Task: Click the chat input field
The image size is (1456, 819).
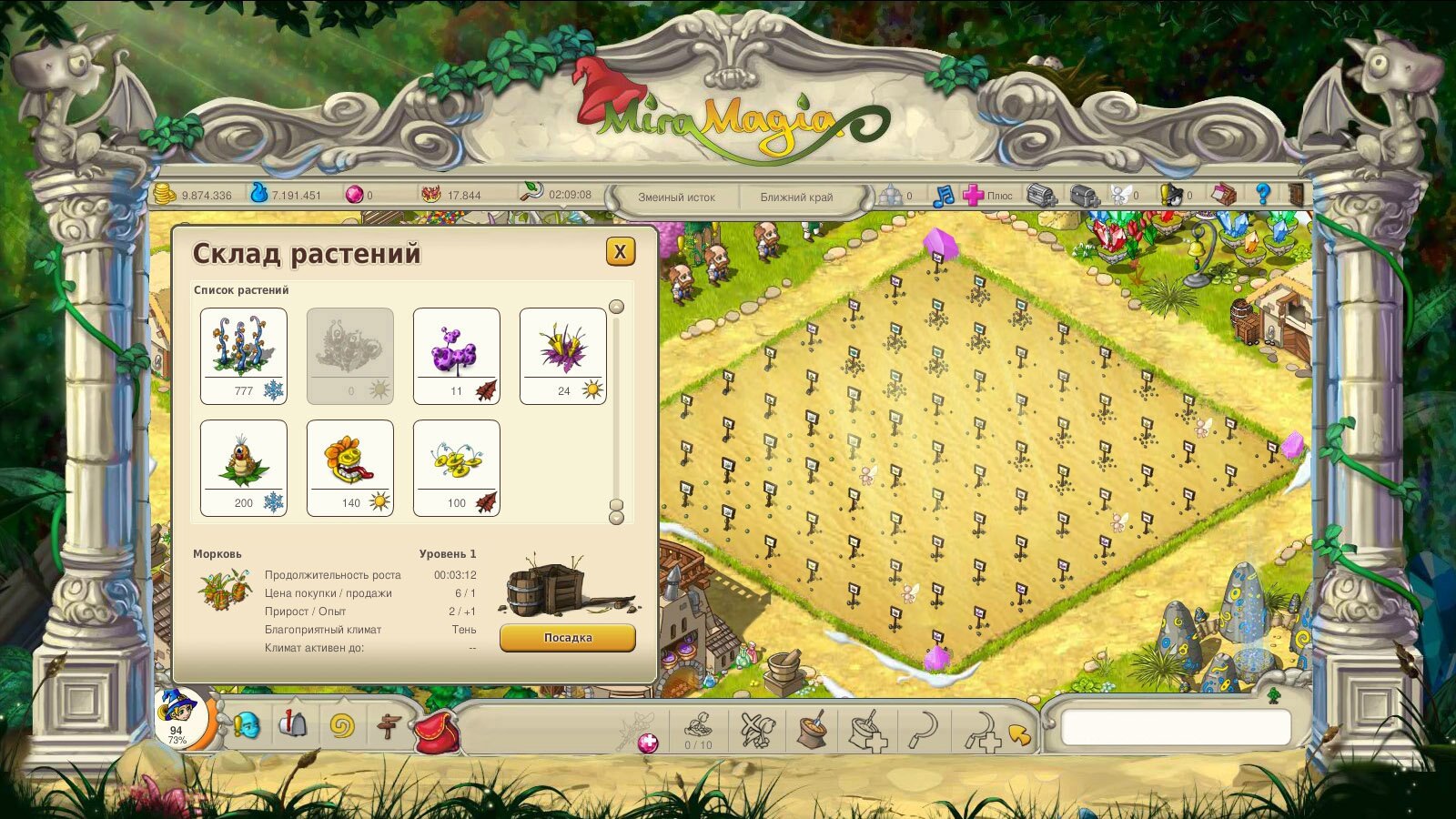Action: pos(1176,728)
